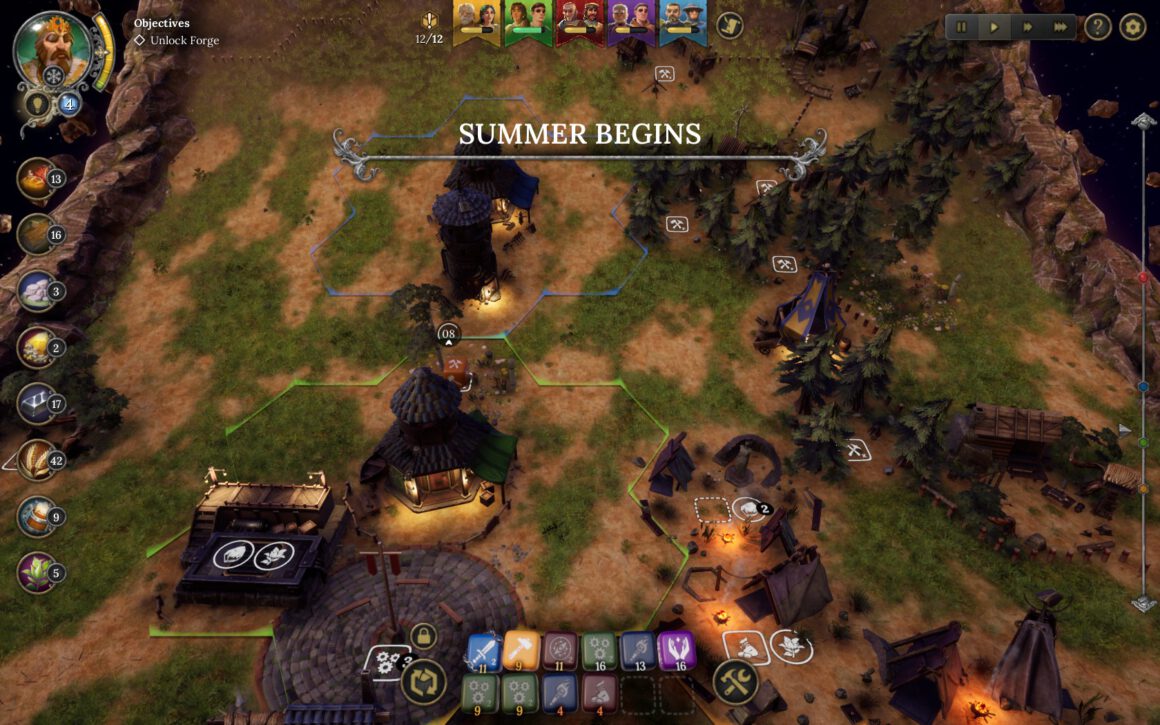Viewport: 1160px width, 725px height.
Task: Pause the game speed
Action: (962, 27)
